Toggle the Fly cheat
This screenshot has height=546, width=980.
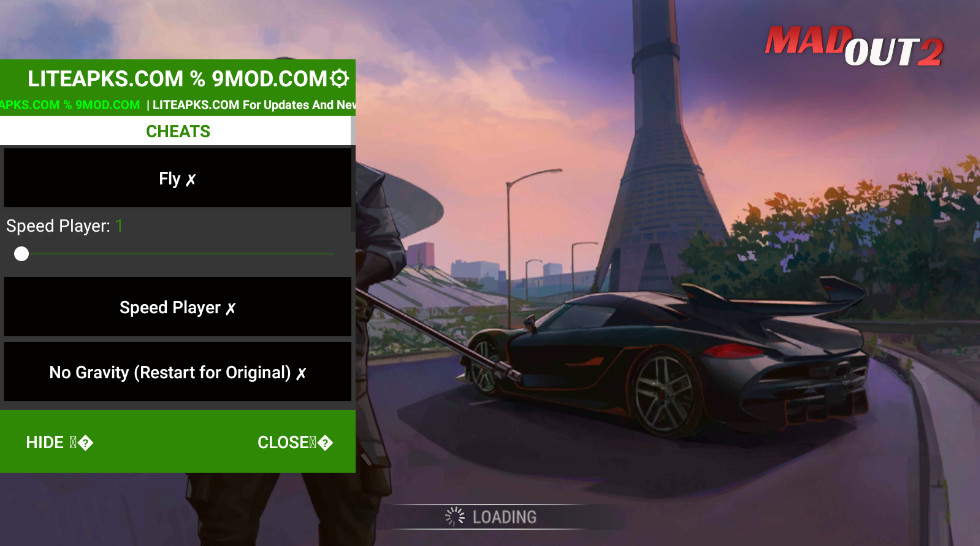177,179
